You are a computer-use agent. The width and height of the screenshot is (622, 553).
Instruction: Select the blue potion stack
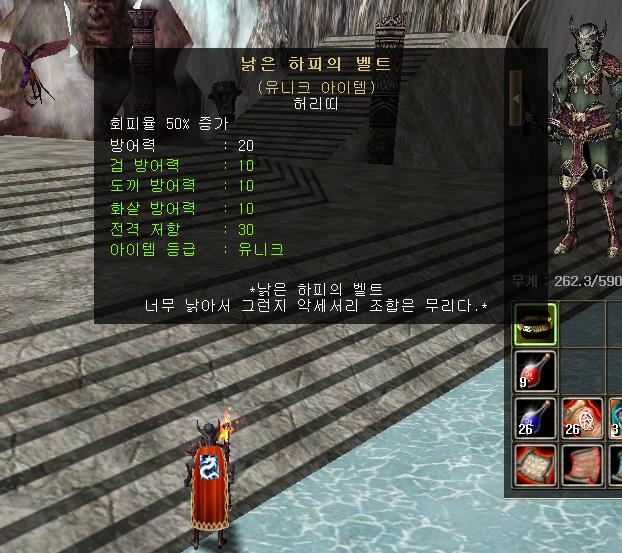coord(535,418)
